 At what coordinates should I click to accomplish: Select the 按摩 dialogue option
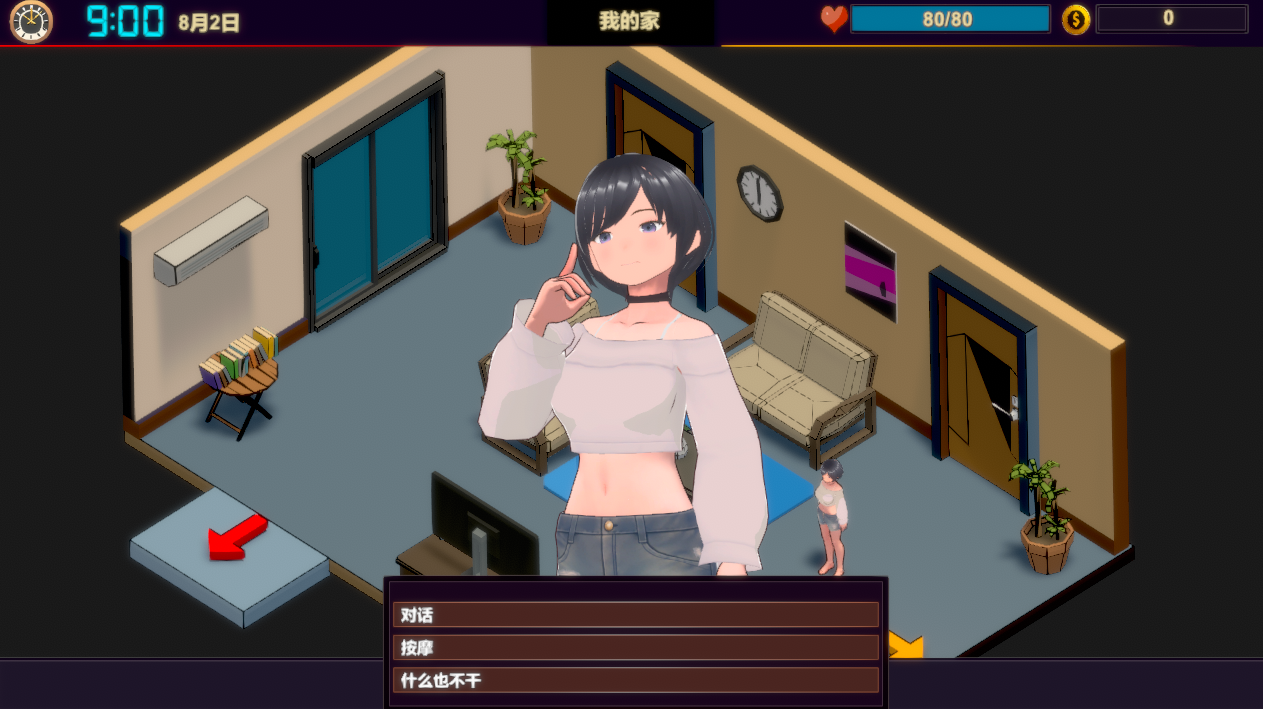[635, 648]
